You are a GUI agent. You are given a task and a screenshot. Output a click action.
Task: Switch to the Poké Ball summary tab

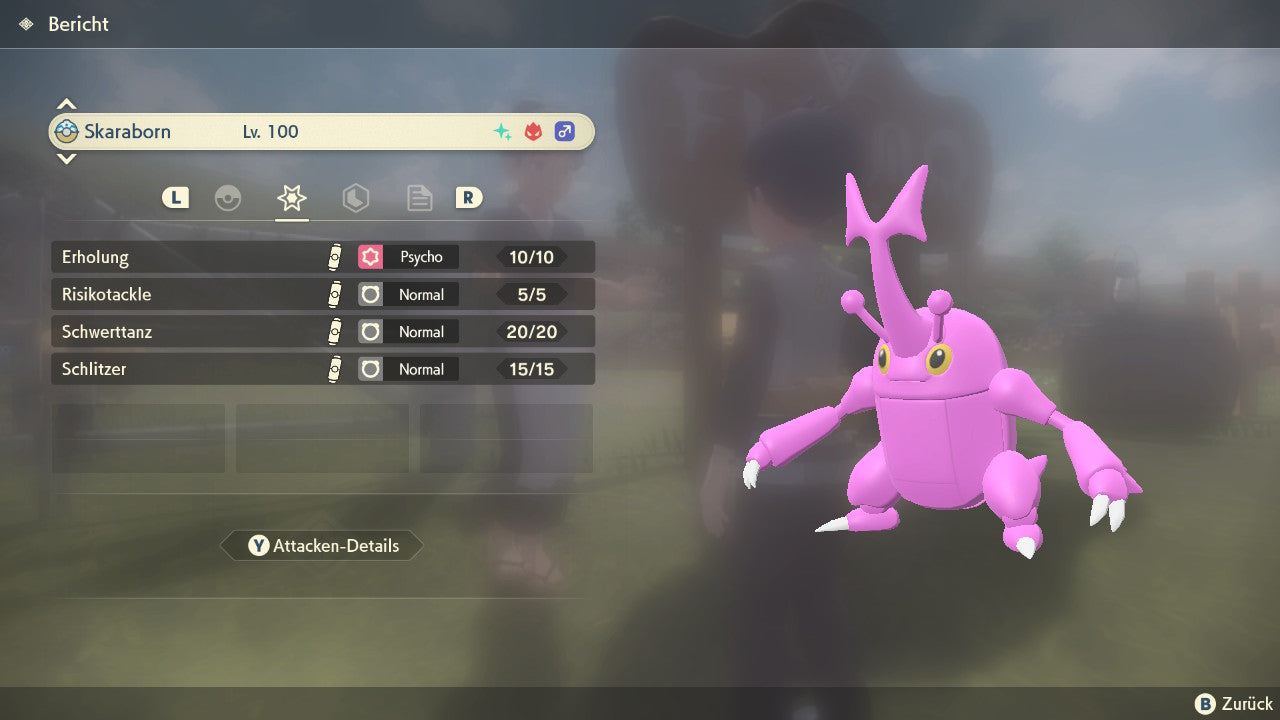[x=228, y=198]
